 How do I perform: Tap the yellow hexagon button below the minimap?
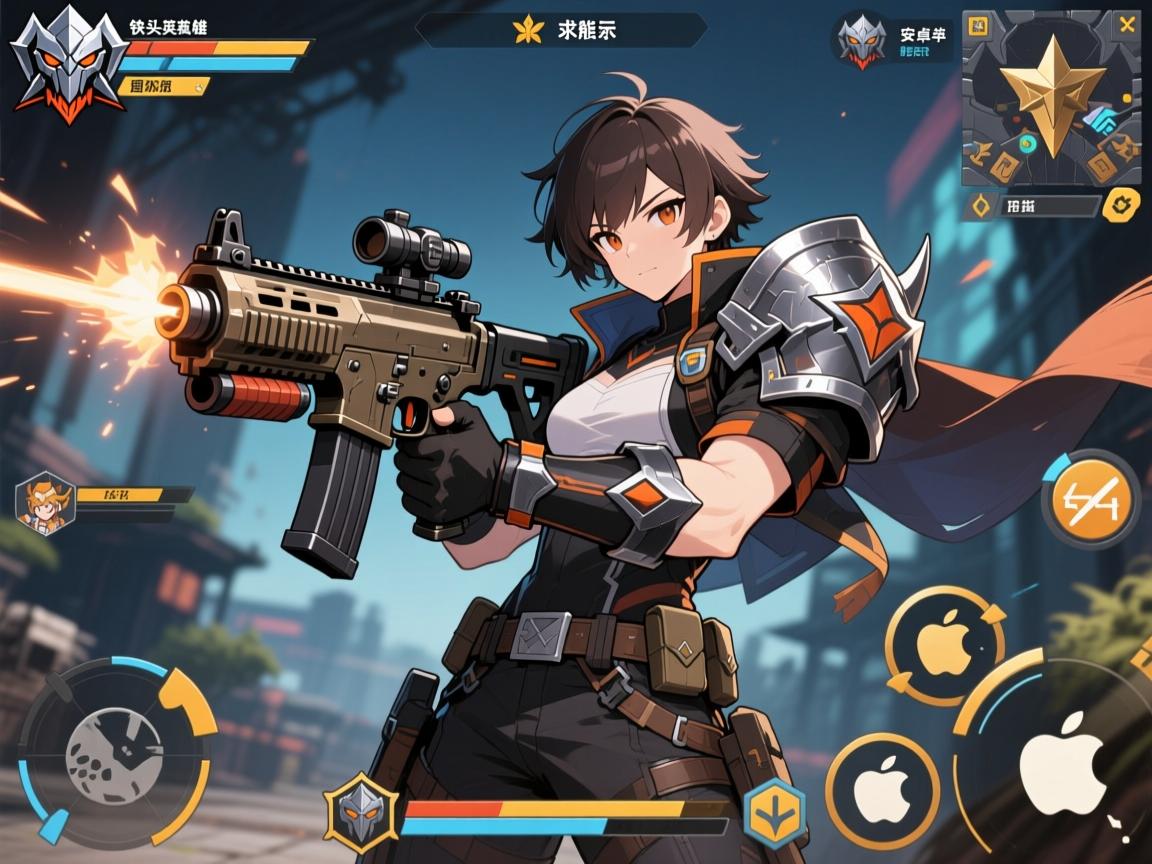pyautogui.click(x=1120, y=206)
